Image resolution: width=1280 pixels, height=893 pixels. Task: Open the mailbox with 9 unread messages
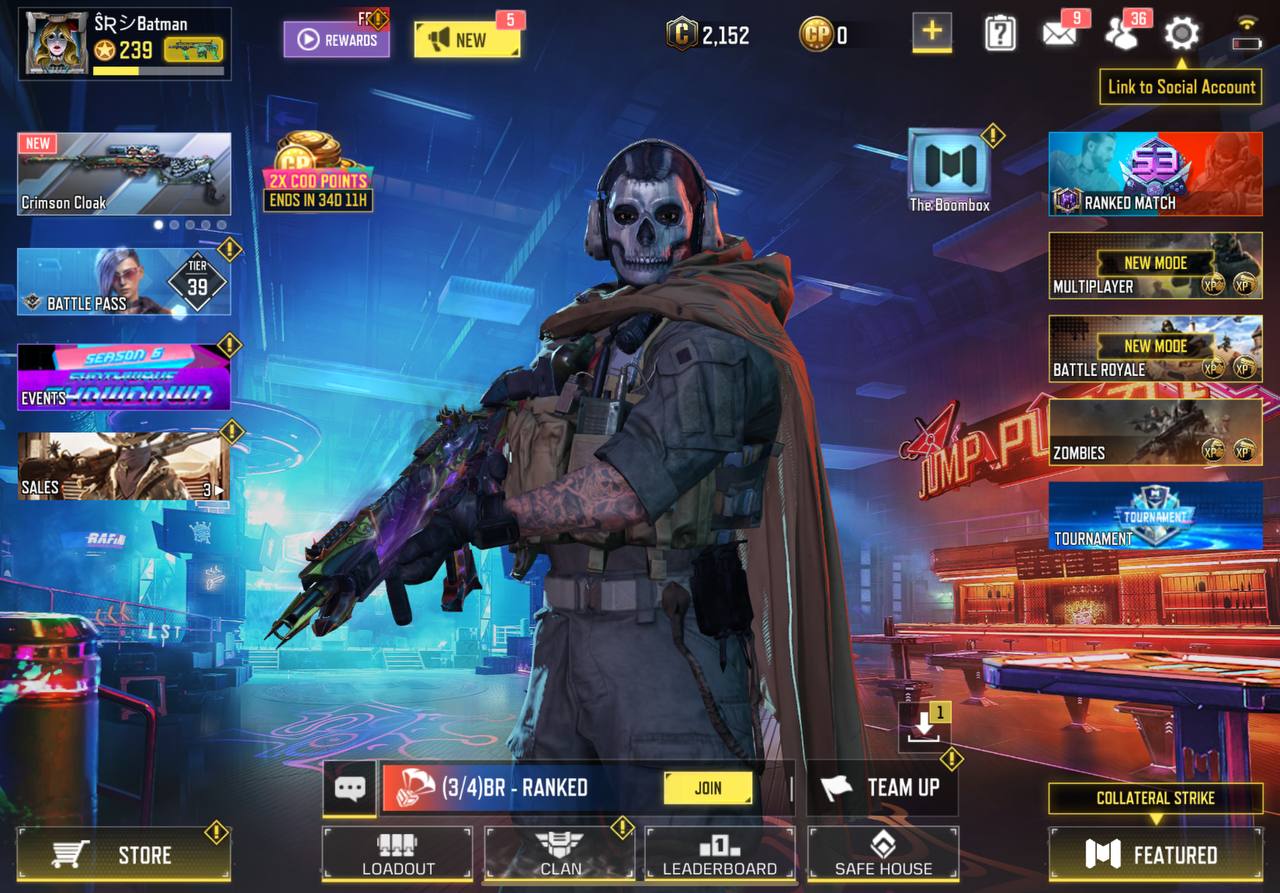point(1059,32)
